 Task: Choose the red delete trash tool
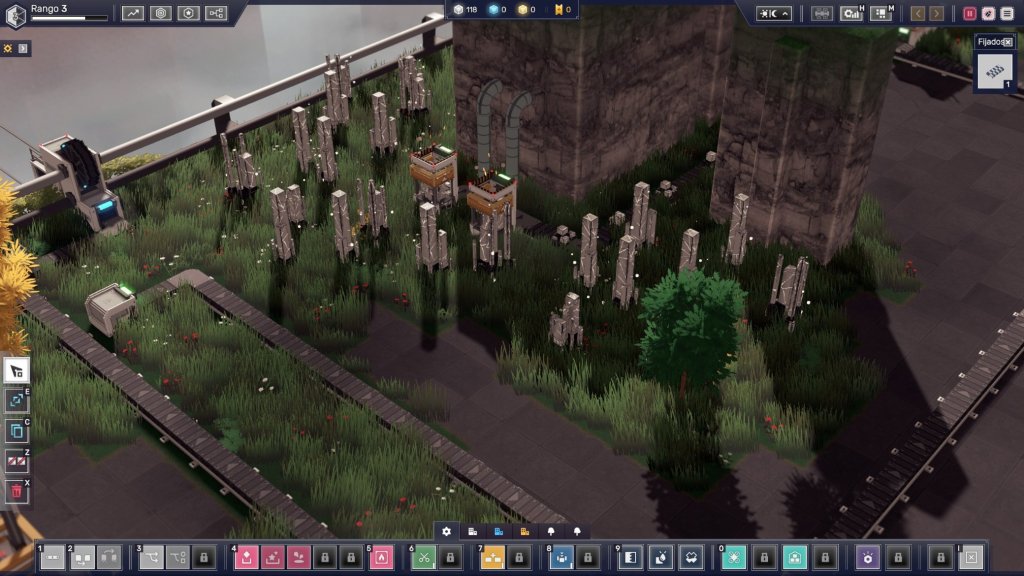pos(16,491)
